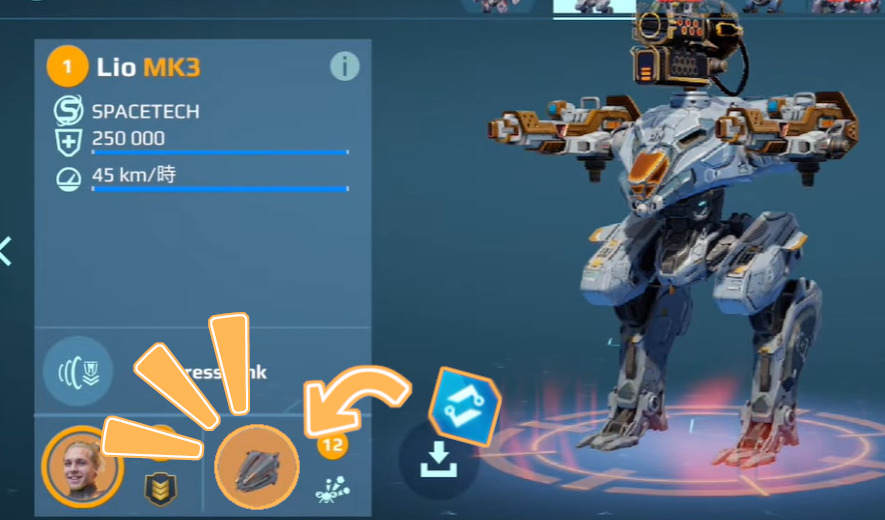Select the pilot portrait slot

[x=82, y=467]
